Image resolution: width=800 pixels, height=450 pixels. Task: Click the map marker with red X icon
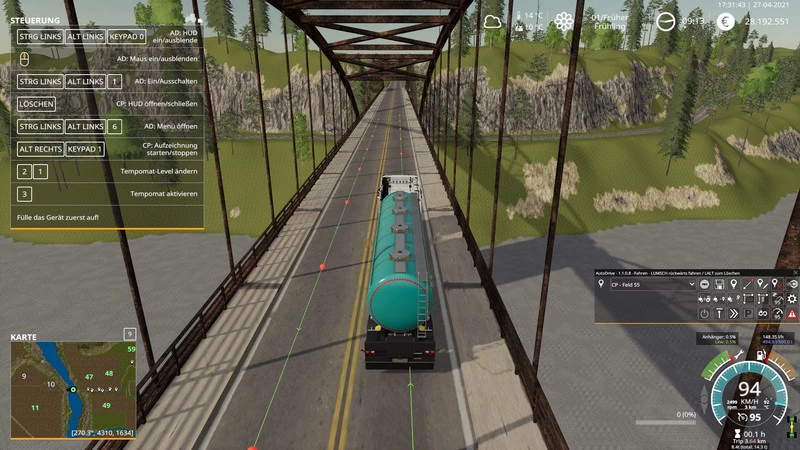coord(777,284)
